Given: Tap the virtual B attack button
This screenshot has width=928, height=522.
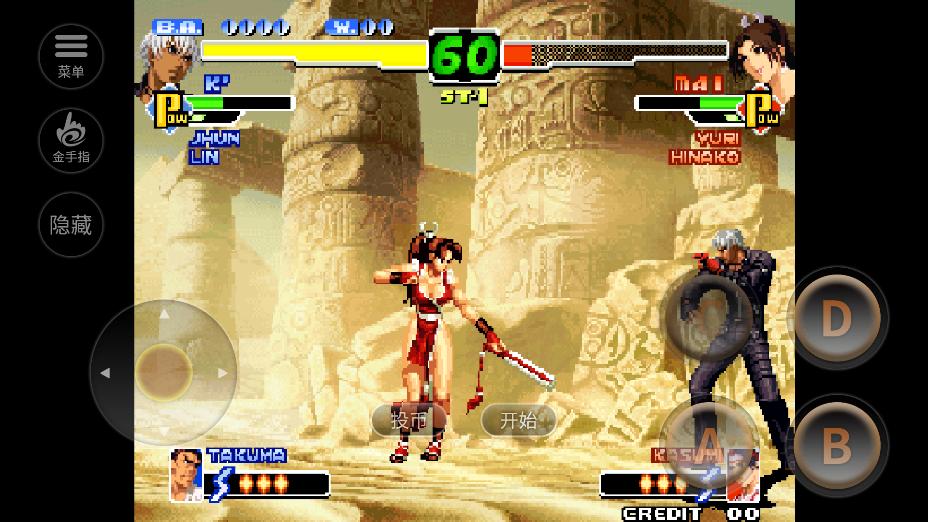Looking at the screenshot, I should (x=836, y=446).
